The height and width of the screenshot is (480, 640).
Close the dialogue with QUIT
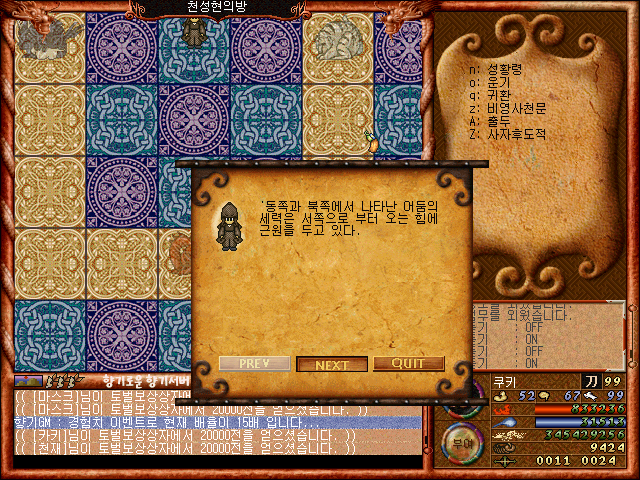[409, 364]
